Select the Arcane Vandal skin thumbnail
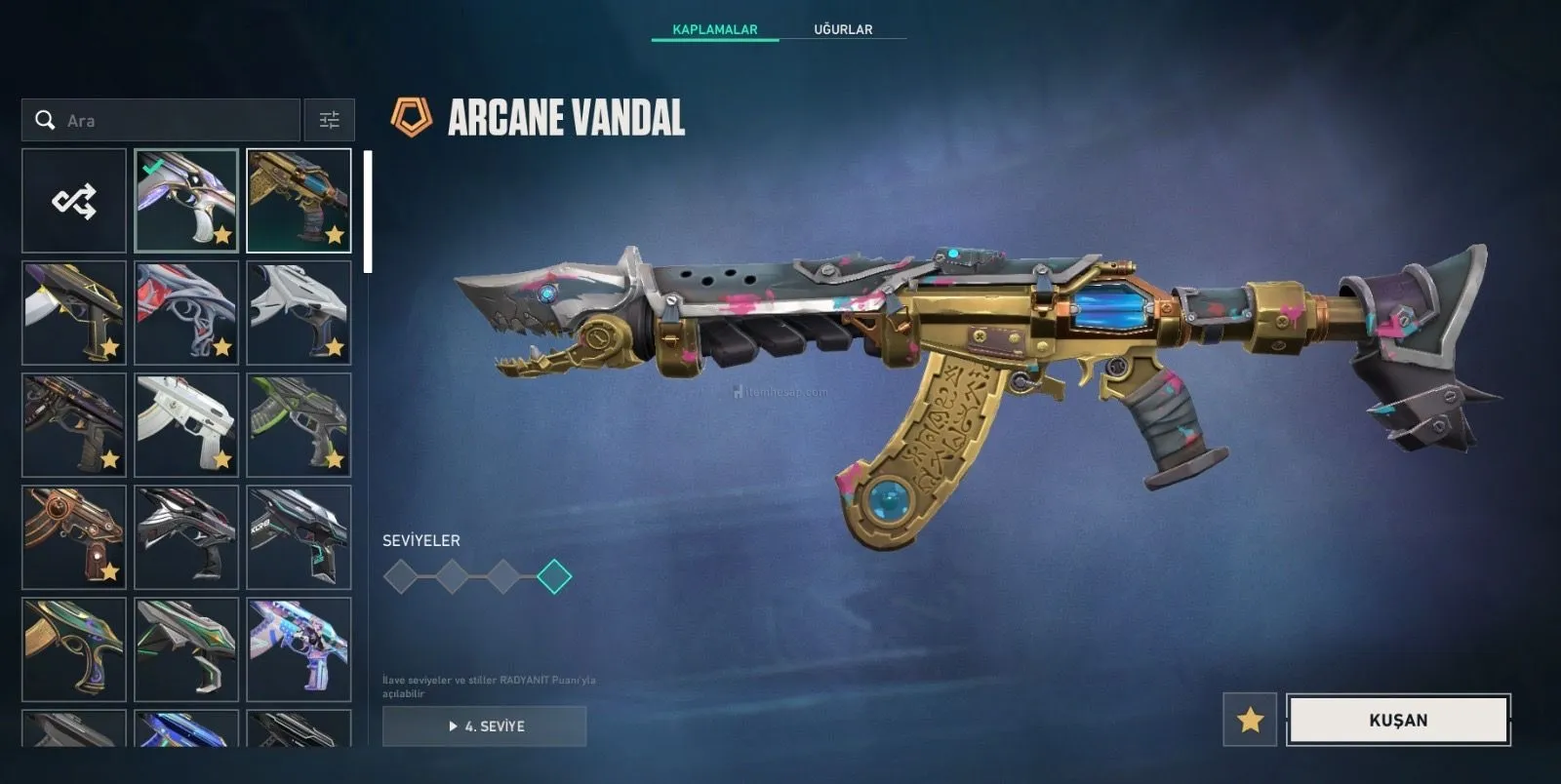This screenshot has height=784, width=1561. point(299,201)
